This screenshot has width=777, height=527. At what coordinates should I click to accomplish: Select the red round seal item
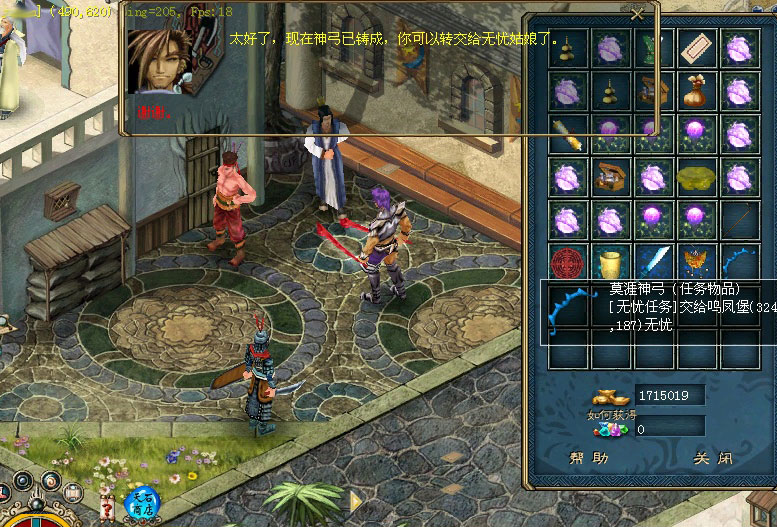(x=569, y=263)
